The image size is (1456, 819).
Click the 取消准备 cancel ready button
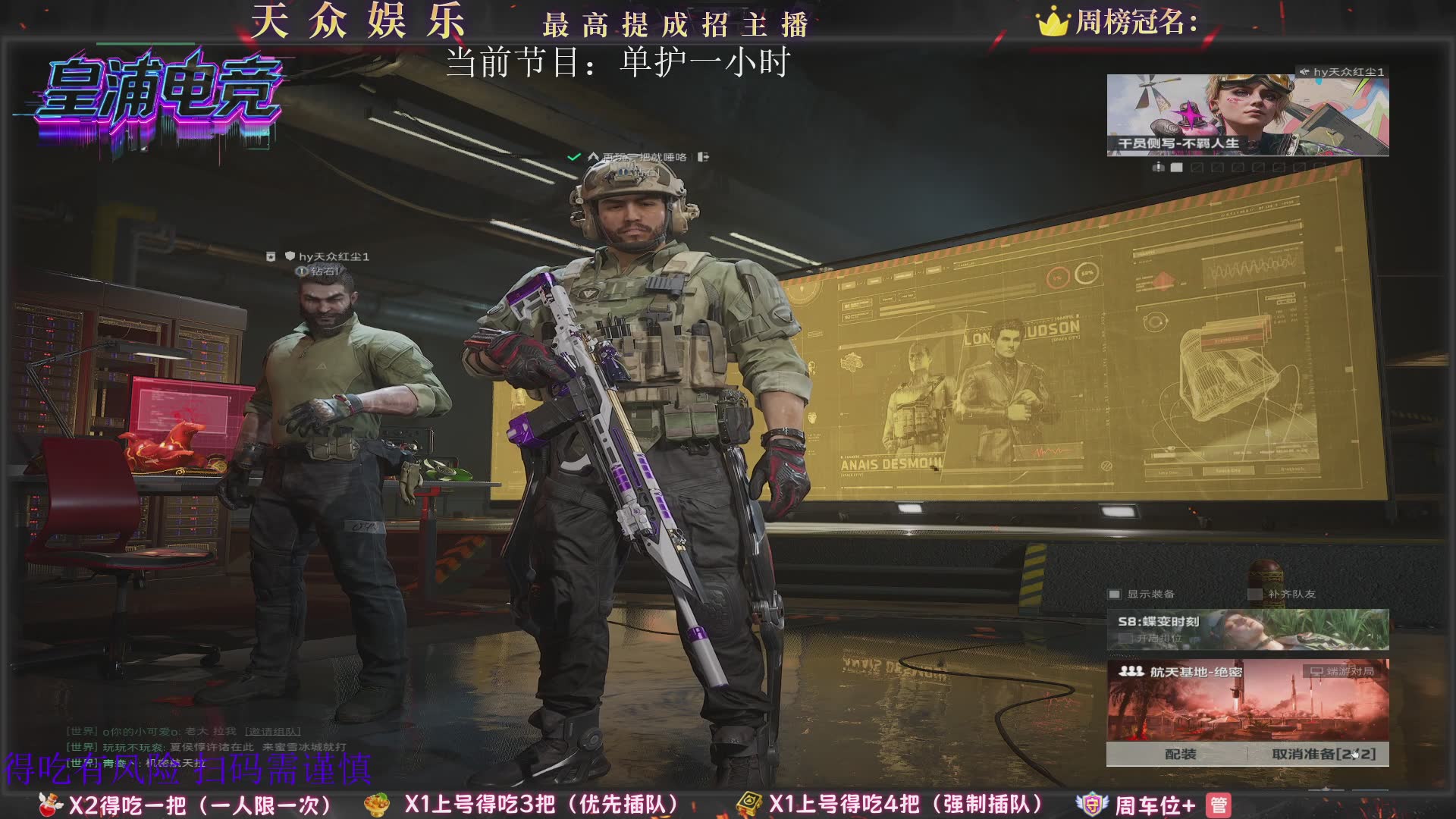(1323, 754)
